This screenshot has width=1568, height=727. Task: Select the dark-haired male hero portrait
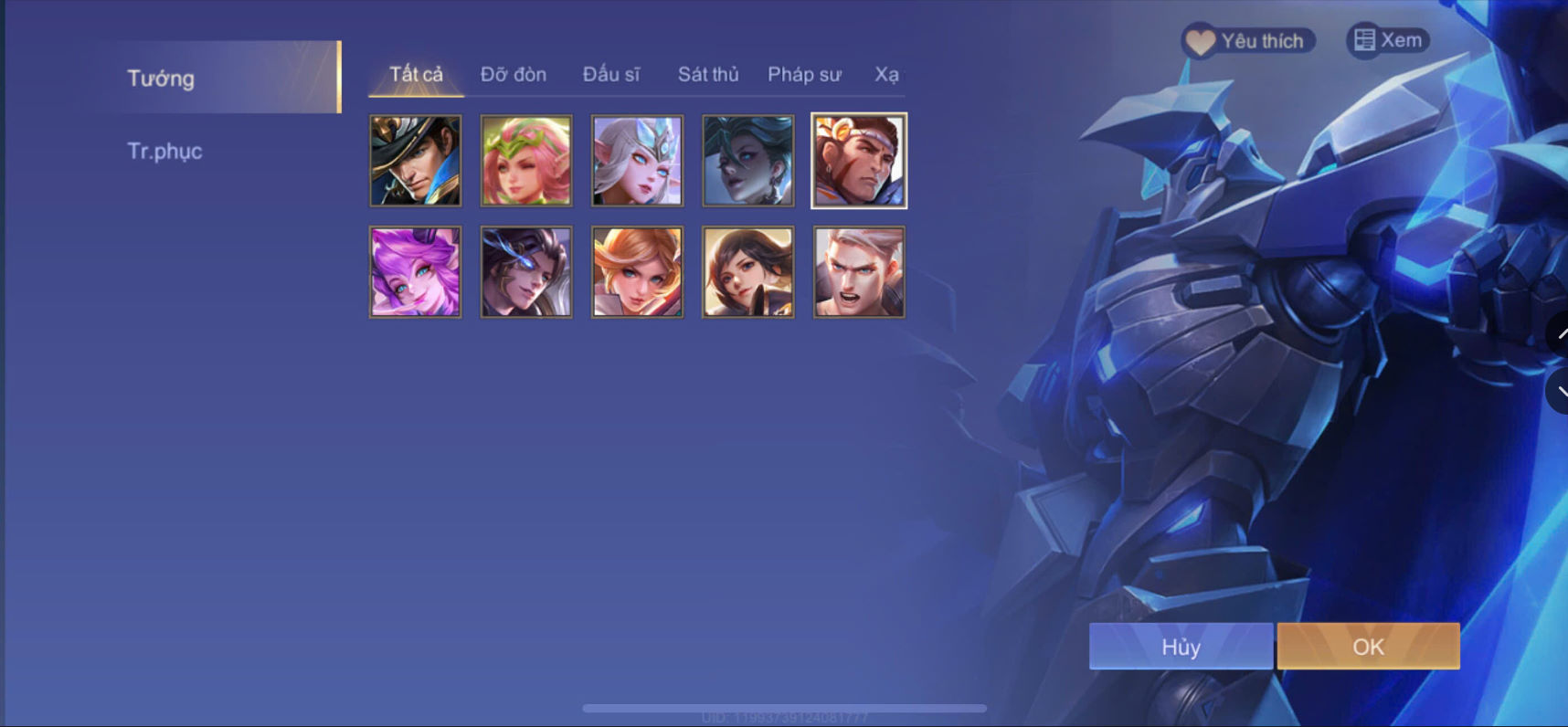pyautogui.click(x=526, y=271)
